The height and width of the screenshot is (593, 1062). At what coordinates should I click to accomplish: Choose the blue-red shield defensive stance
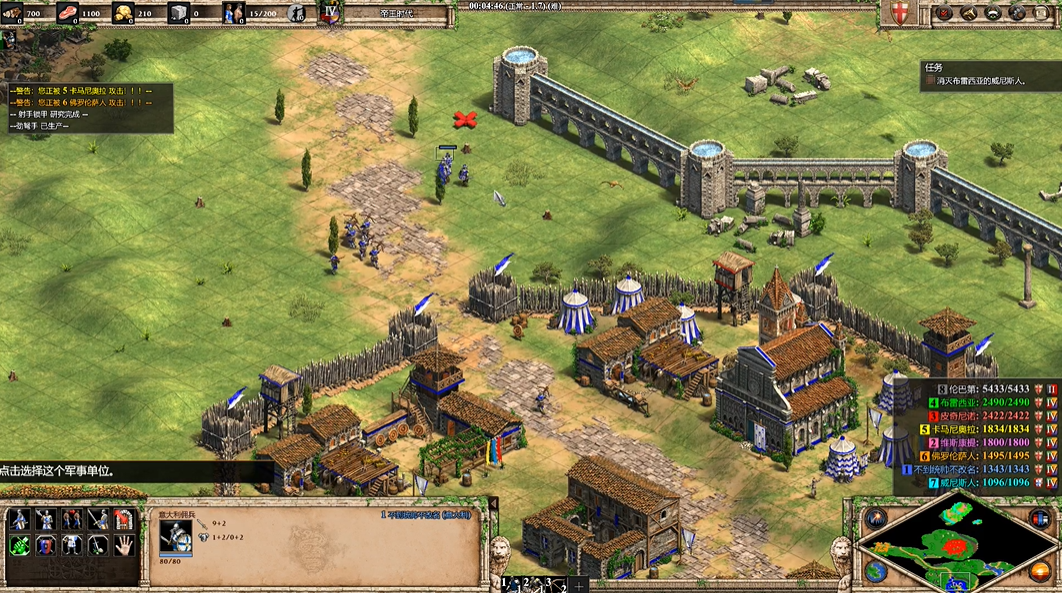45,545
